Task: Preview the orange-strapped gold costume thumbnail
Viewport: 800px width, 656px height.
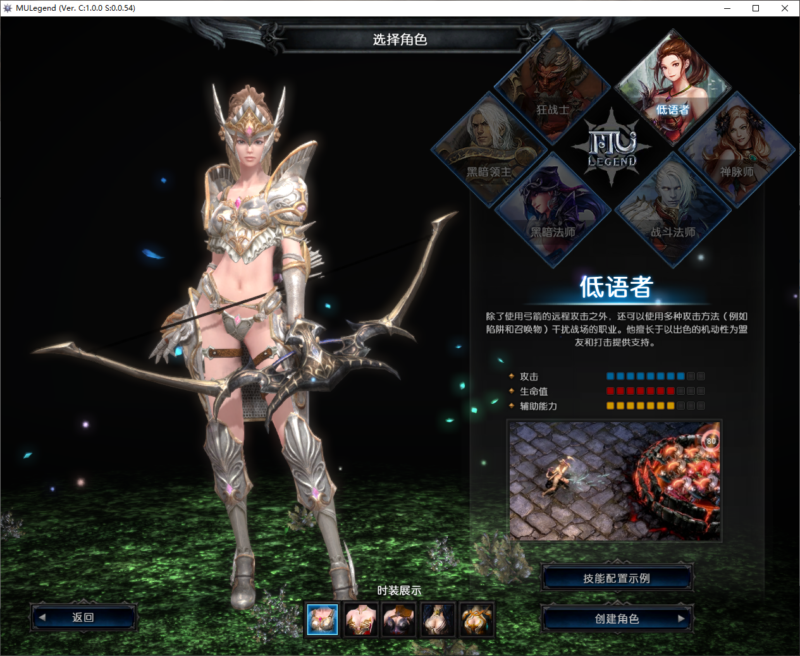Action: click(x=476, y=620)
